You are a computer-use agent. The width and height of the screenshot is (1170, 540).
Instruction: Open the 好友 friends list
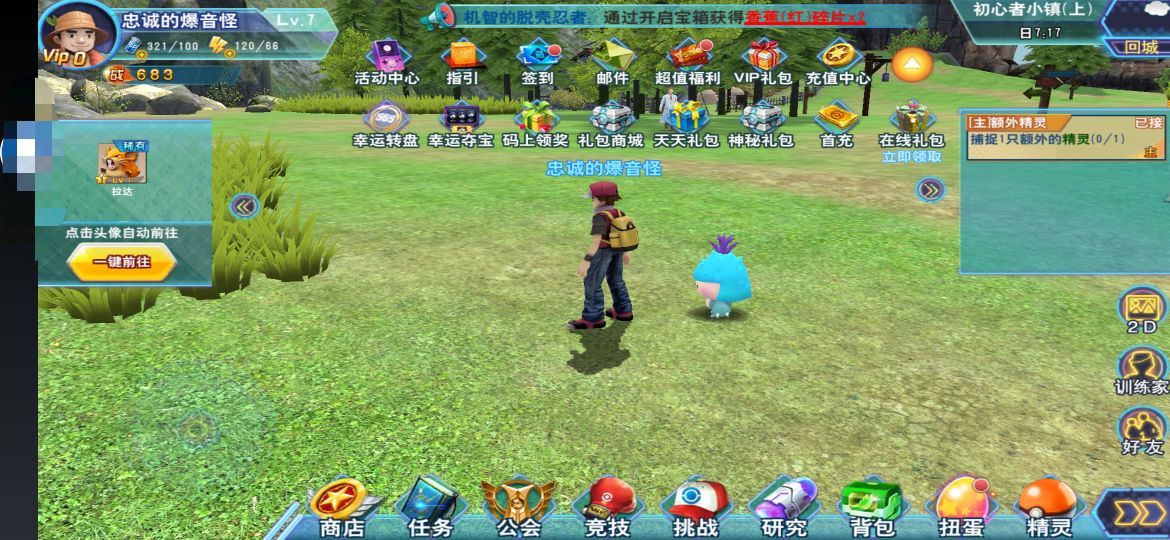(x=1141, y=430)
